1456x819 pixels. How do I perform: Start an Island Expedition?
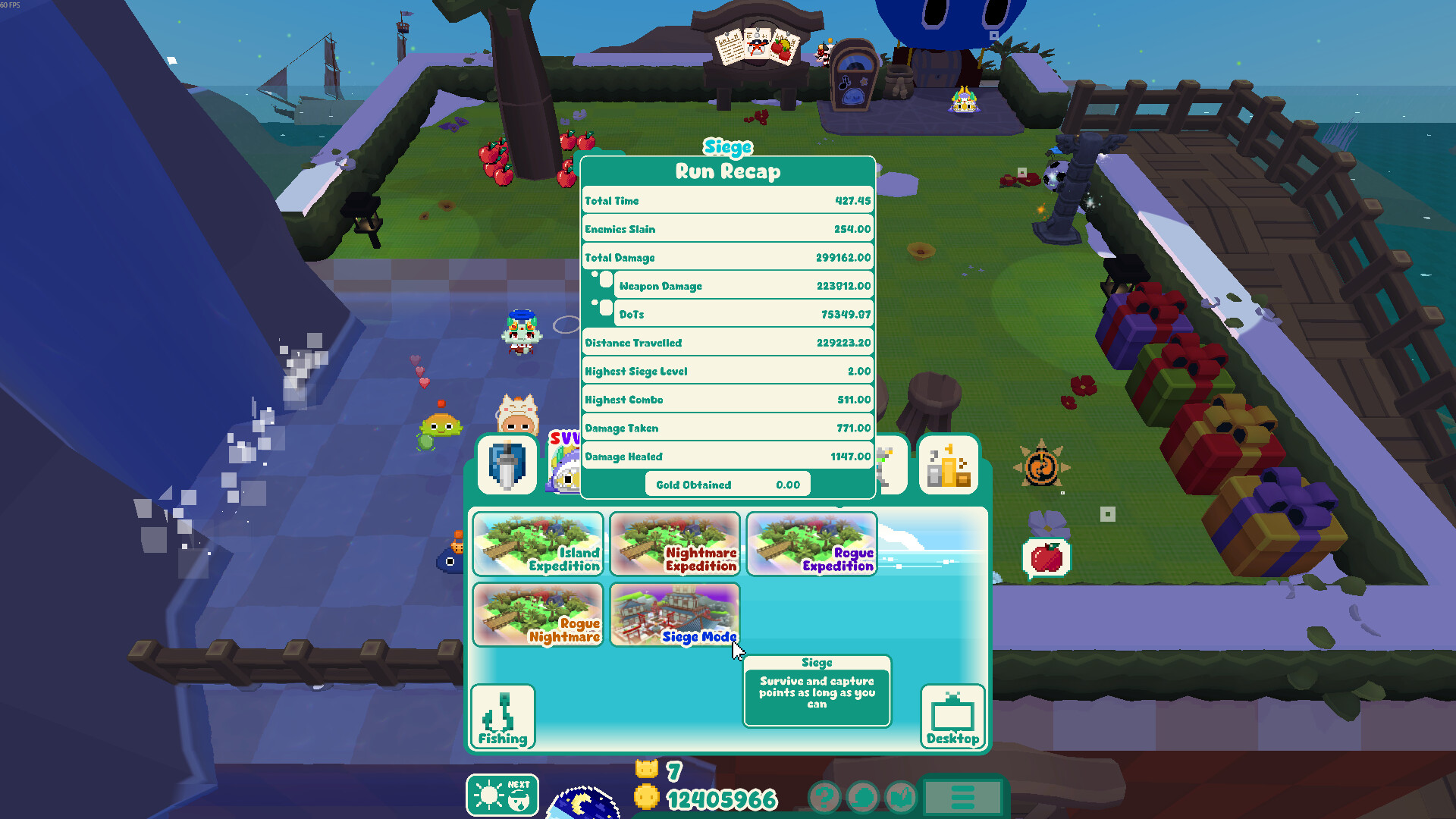click(538, 544)
